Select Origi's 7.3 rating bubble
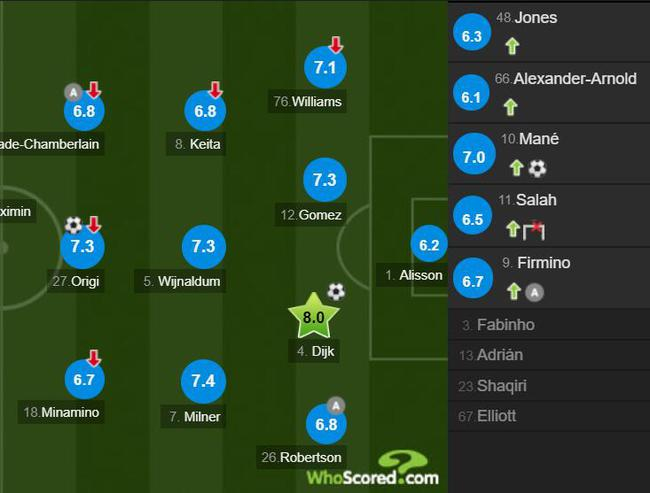Viewport: 650px width, 493px height. (83, 246)
